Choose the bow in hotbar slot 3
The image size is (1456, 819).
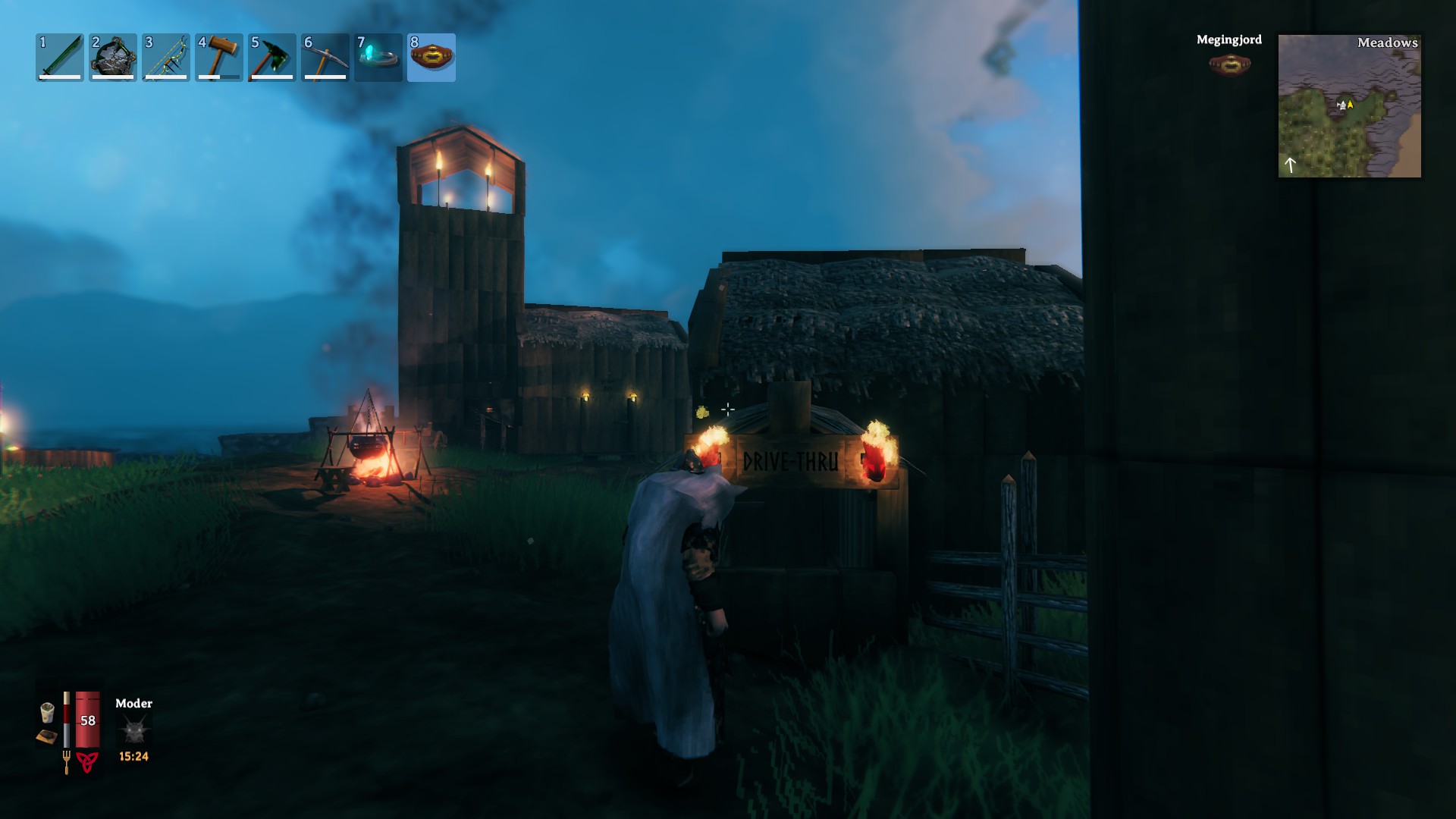166,58
